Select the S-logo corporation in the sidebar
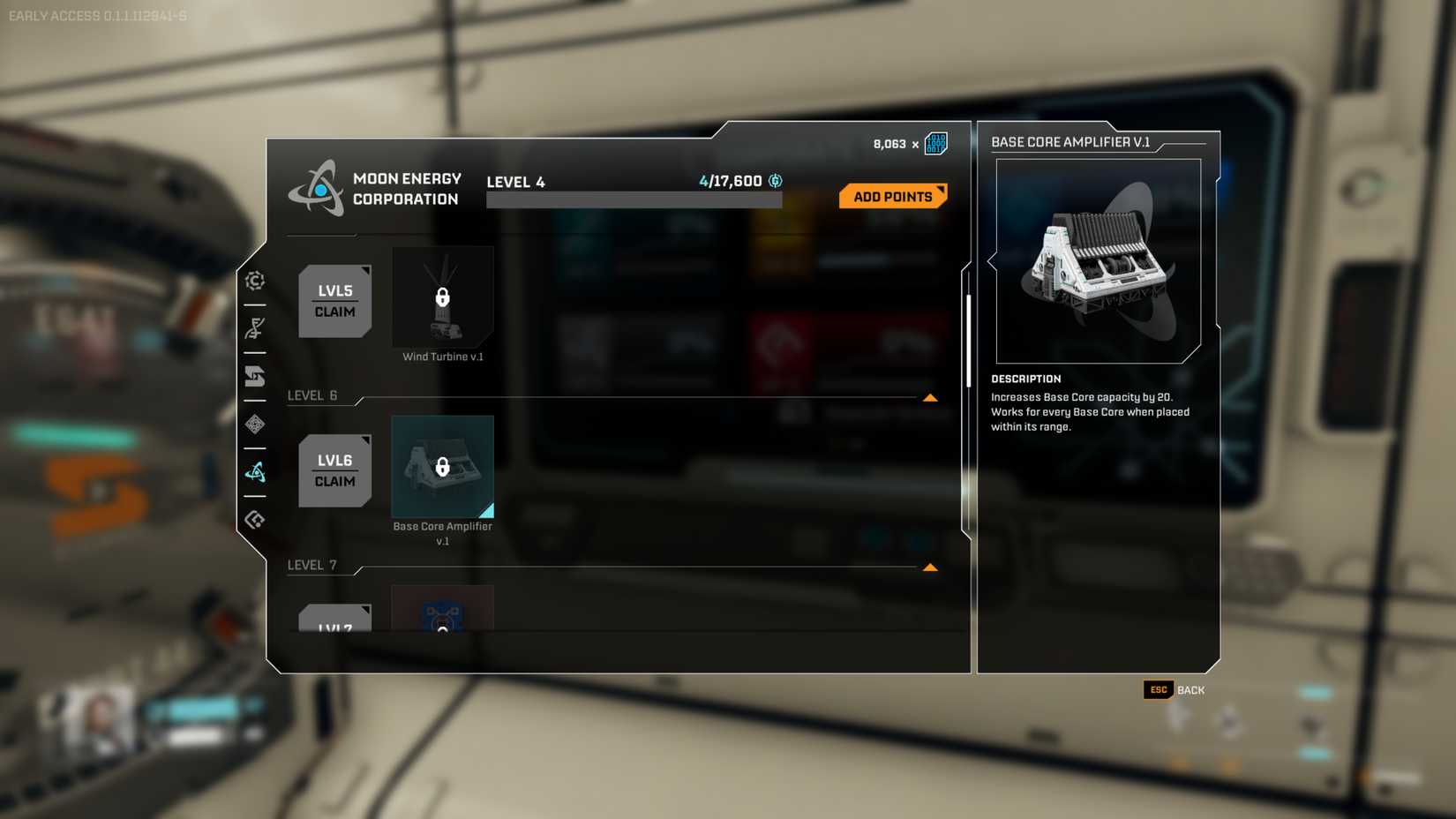Image resolution: width=1456 pixels, height=819 pixels. [254, 377]
